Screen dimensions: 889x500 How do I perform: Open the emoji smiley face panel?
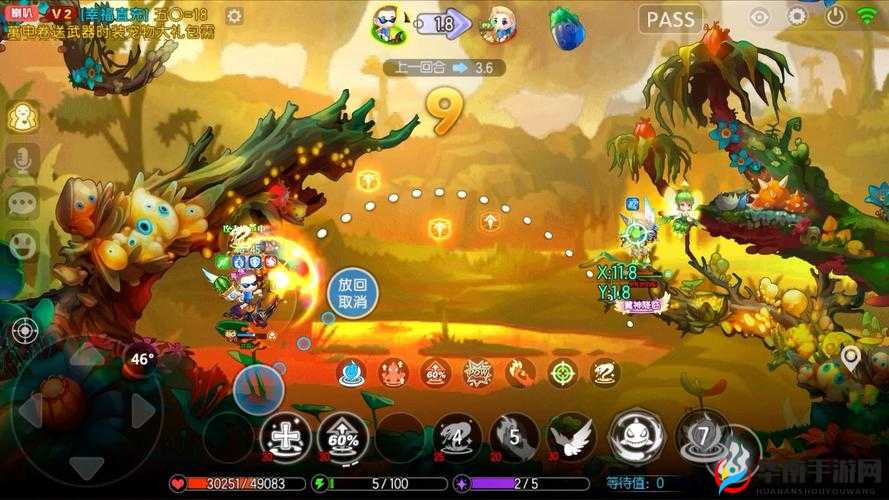[x=22, y=244]
